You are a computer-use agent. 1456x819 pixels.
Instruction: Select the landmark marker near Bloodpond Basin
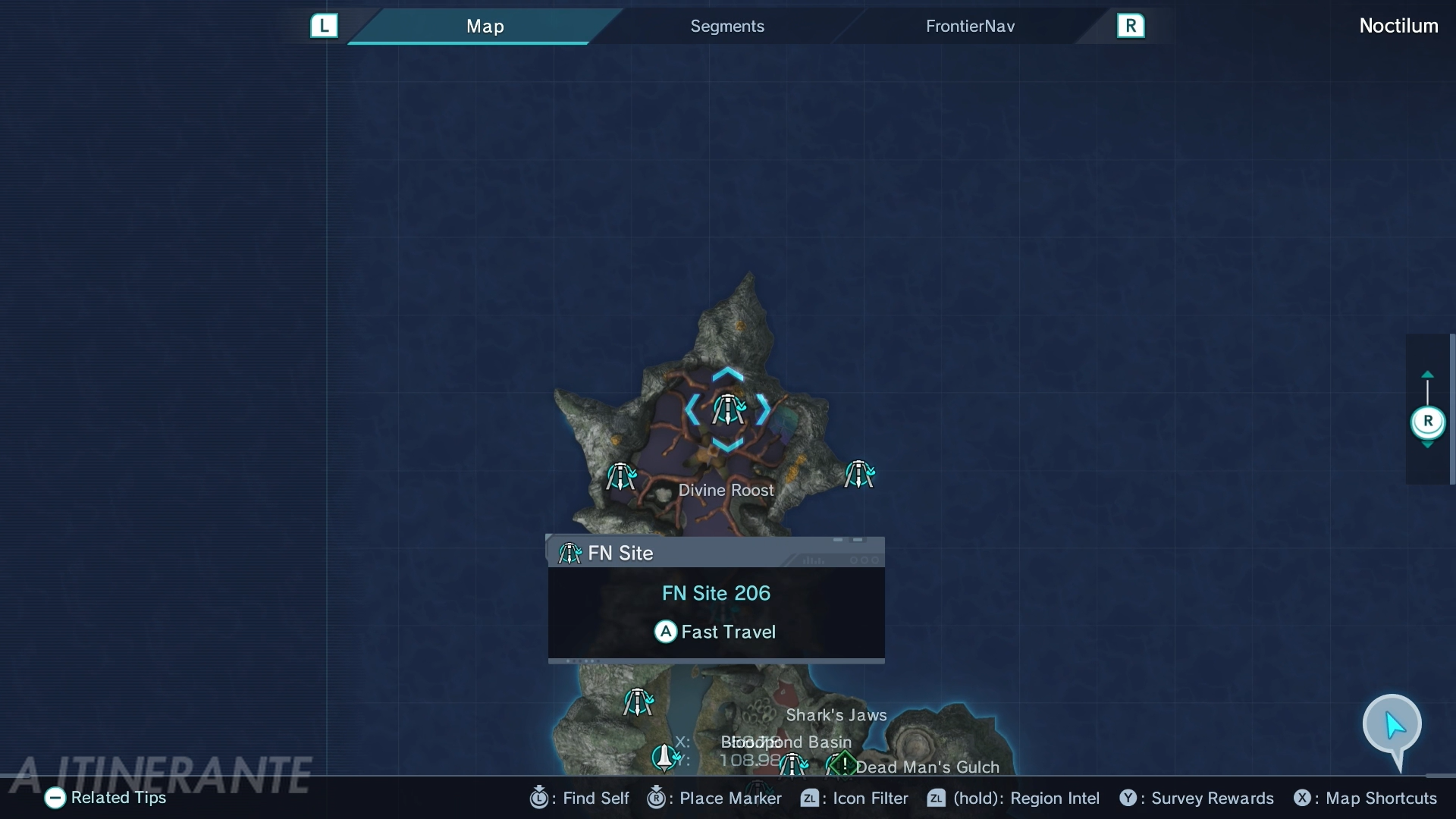664,757
